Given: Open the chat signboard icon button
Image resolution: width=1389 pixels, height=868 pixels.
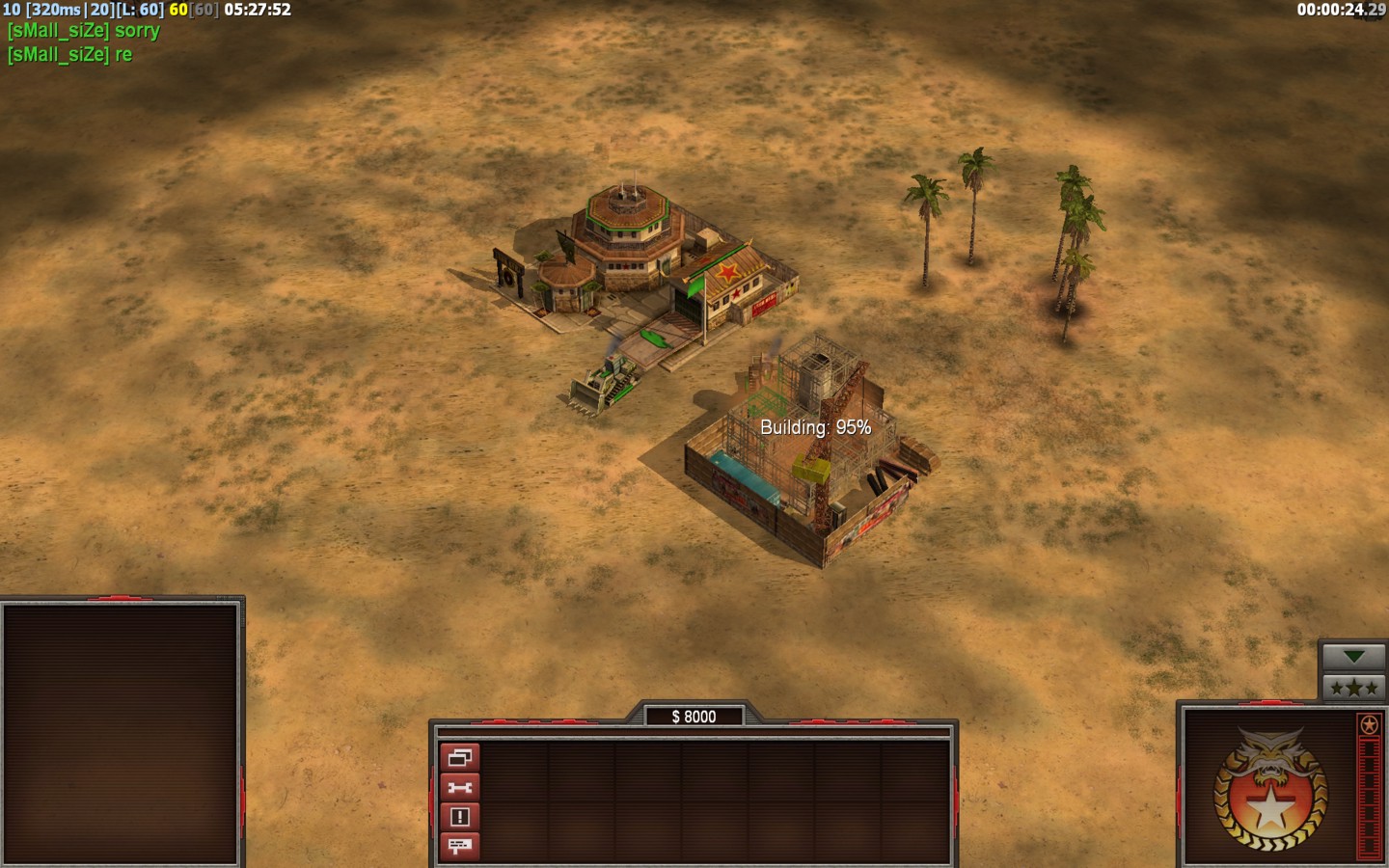Looking at the screenshot, I should tap(459, 846).
